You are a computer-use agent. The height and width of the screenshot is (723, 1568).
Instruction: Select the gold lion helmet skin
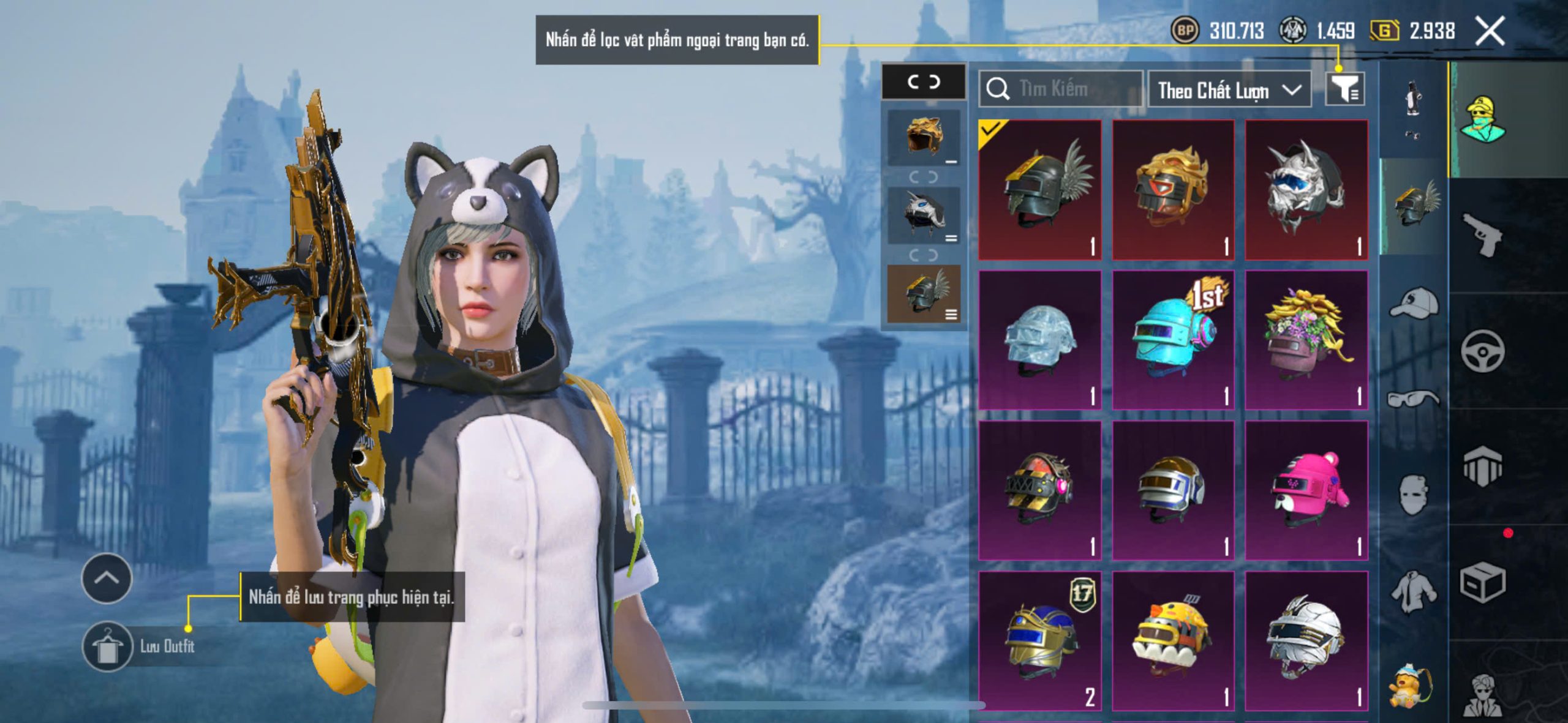click(1173, 190)
